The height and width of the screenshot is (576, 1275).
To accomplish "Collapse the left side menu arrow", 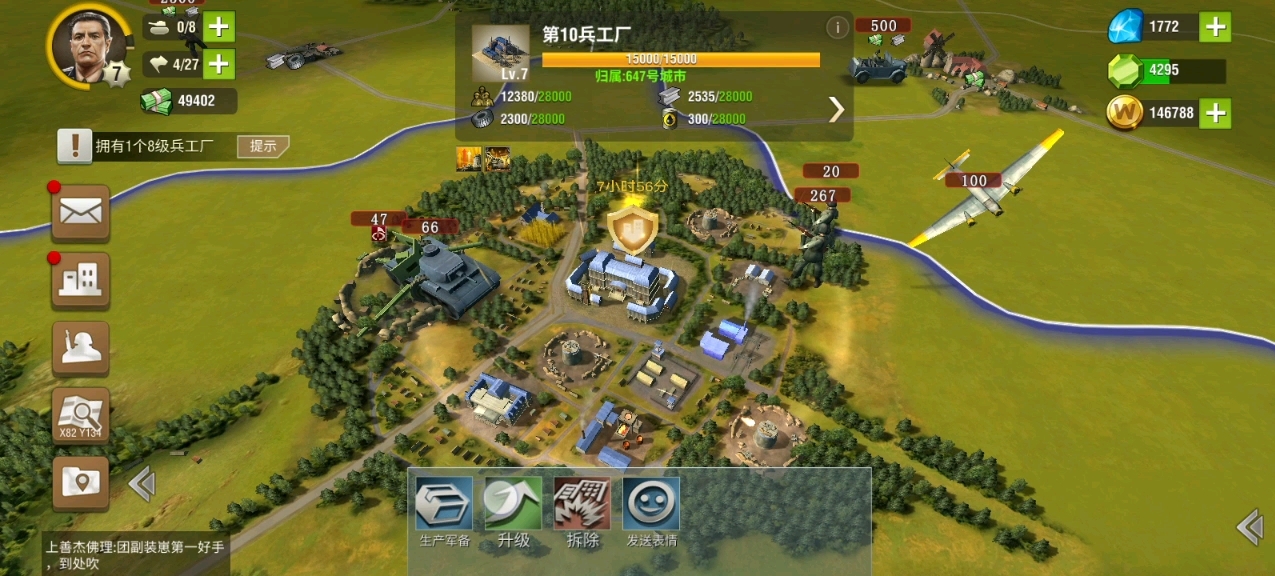I will click(x=142, y=485).
